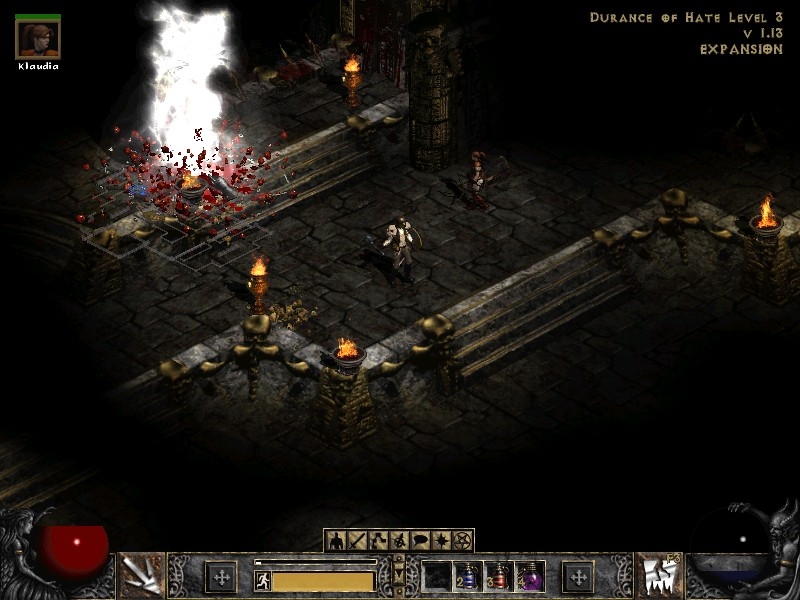Open the quest log star icon

coord(441,541)
